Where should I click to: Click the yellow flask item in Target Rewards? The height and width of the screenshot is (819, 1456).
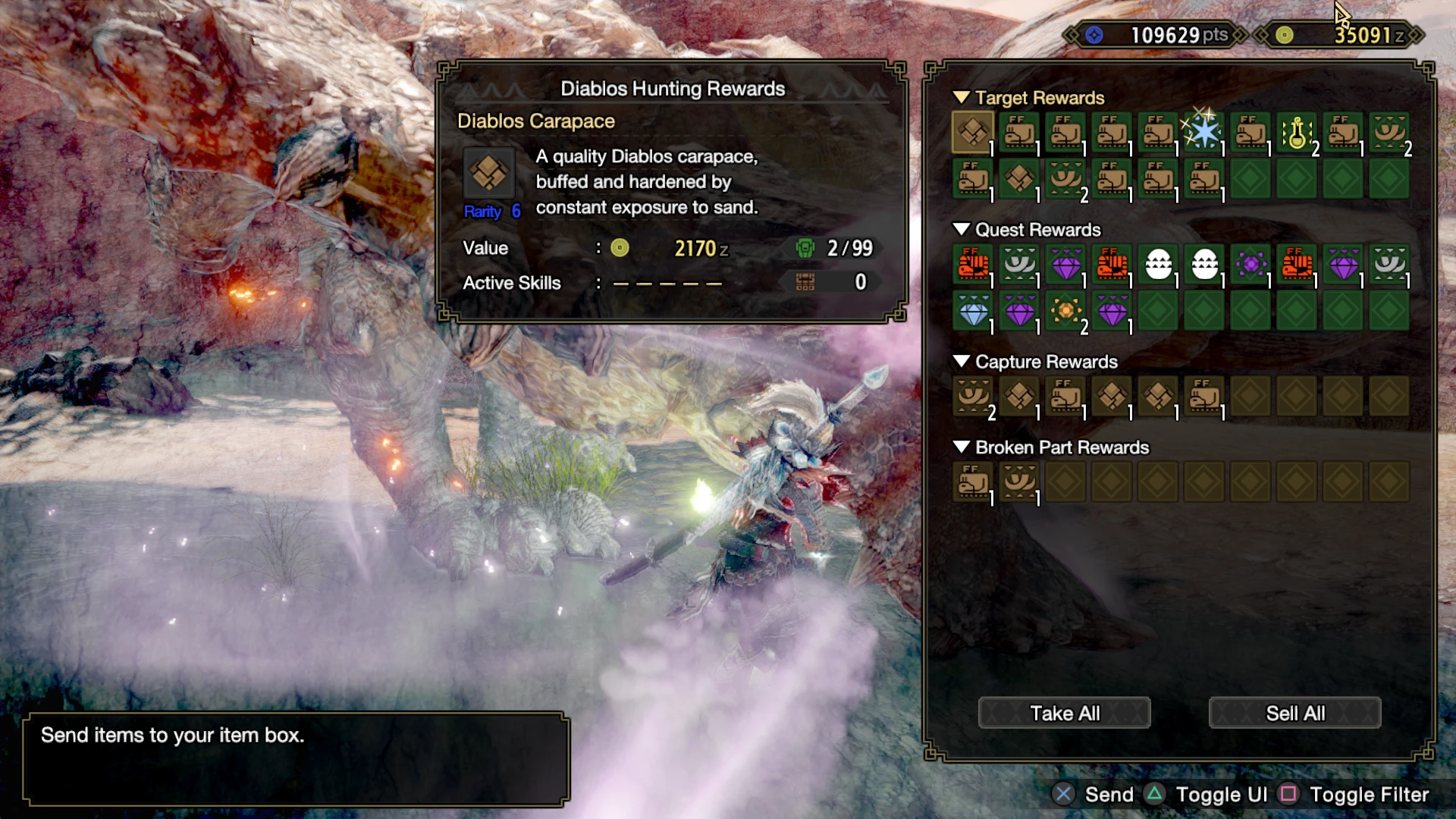pyautogui.click(x=1296, y=132)
